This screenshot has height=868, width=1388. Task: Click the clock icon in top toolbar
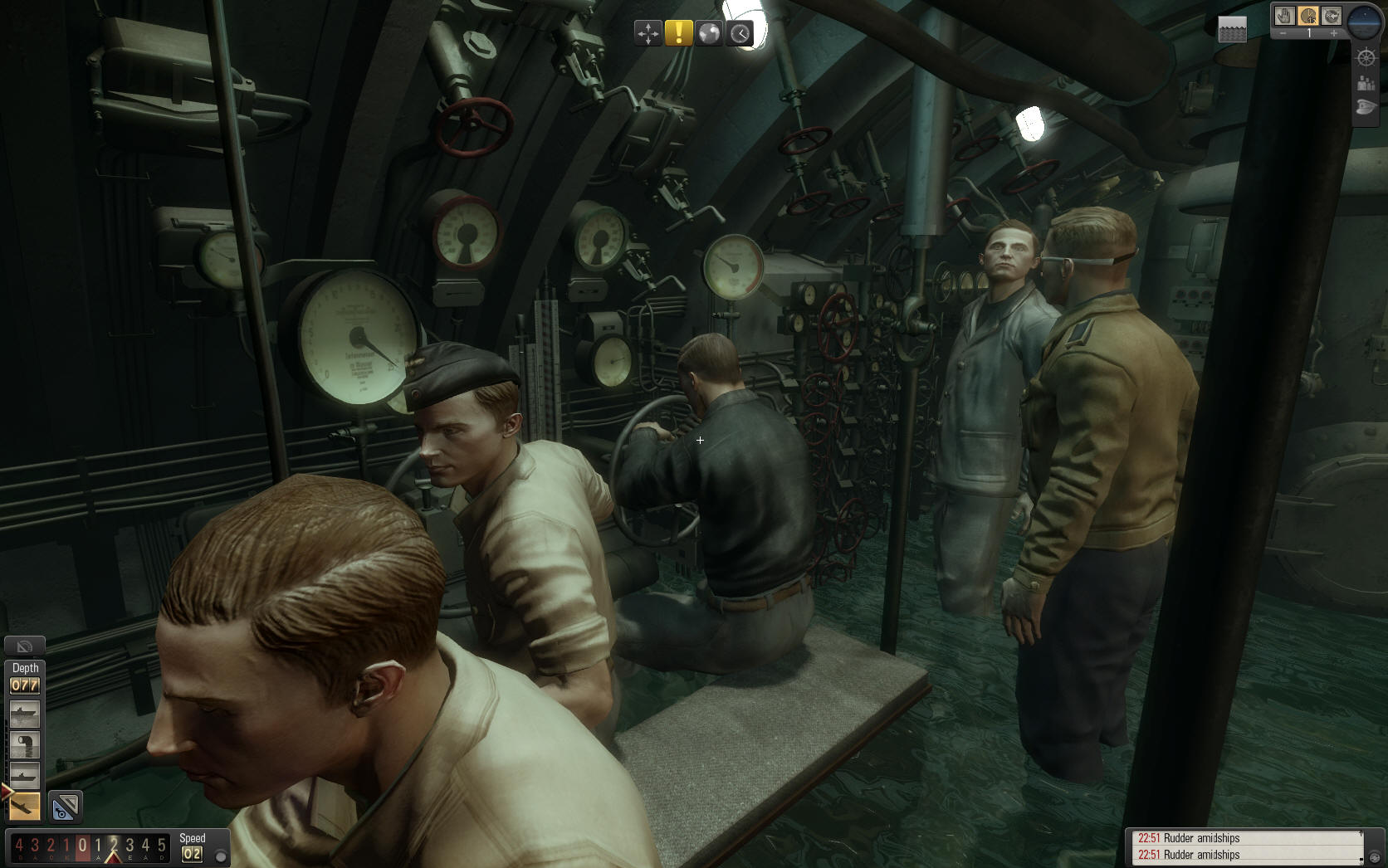tap(740, 33)
